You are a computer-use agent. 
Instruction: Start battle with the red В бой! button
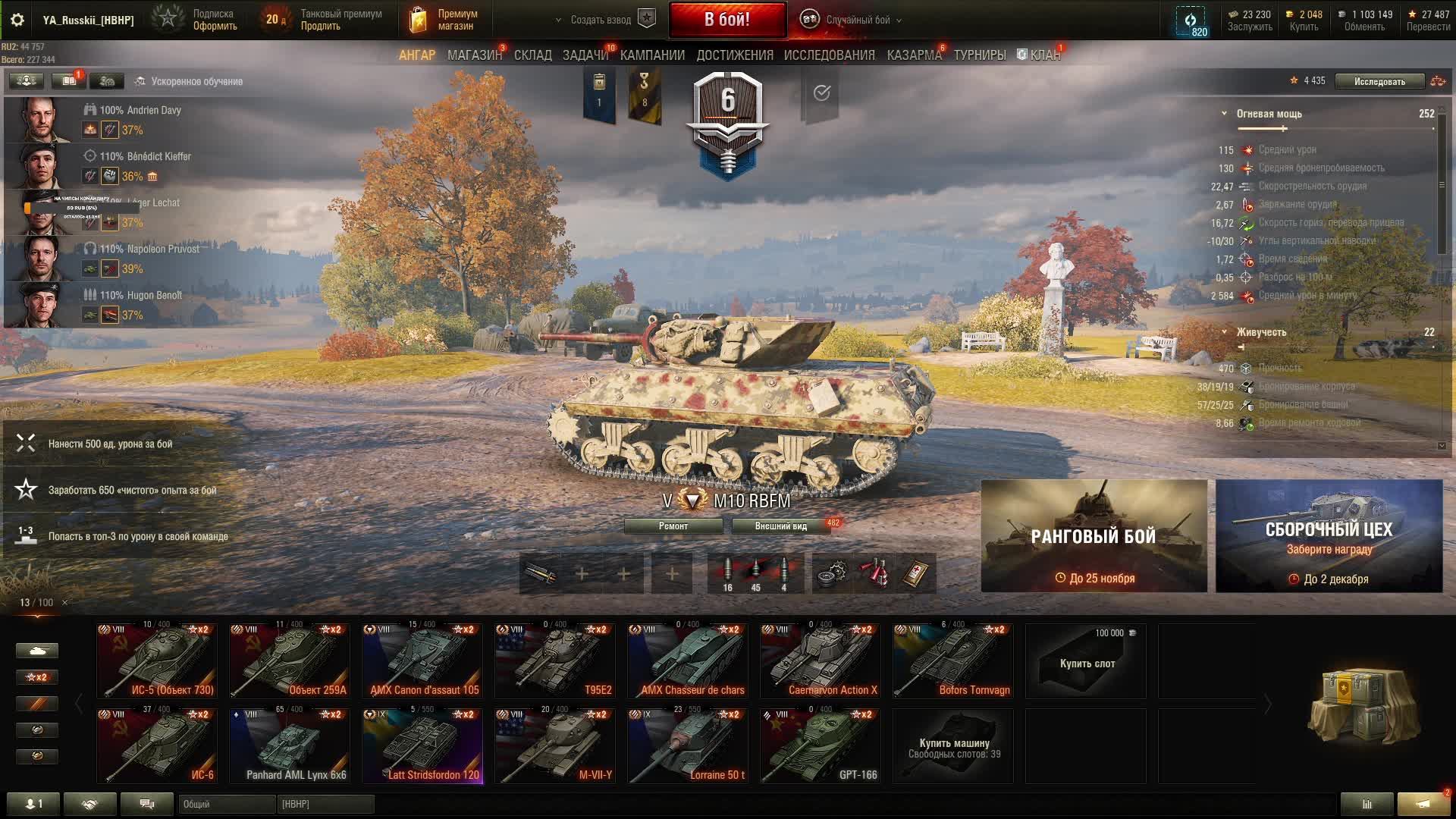pos(726,20)
